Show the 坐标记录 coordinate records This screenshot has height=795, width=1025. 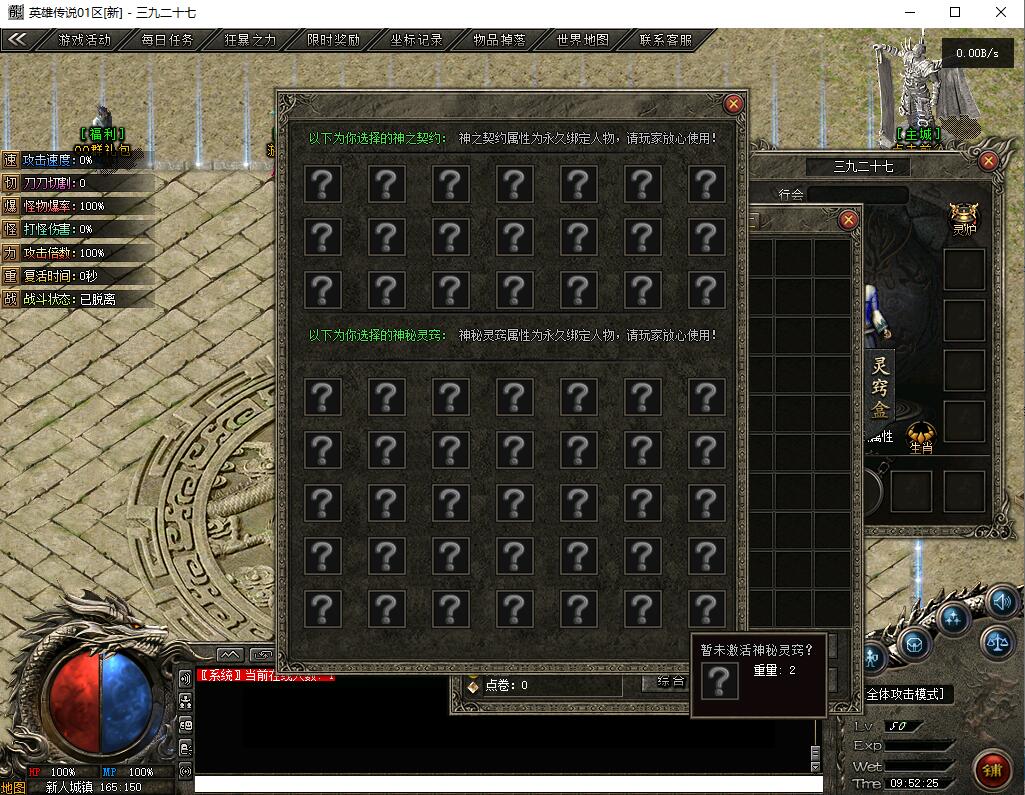coord(416,41)
